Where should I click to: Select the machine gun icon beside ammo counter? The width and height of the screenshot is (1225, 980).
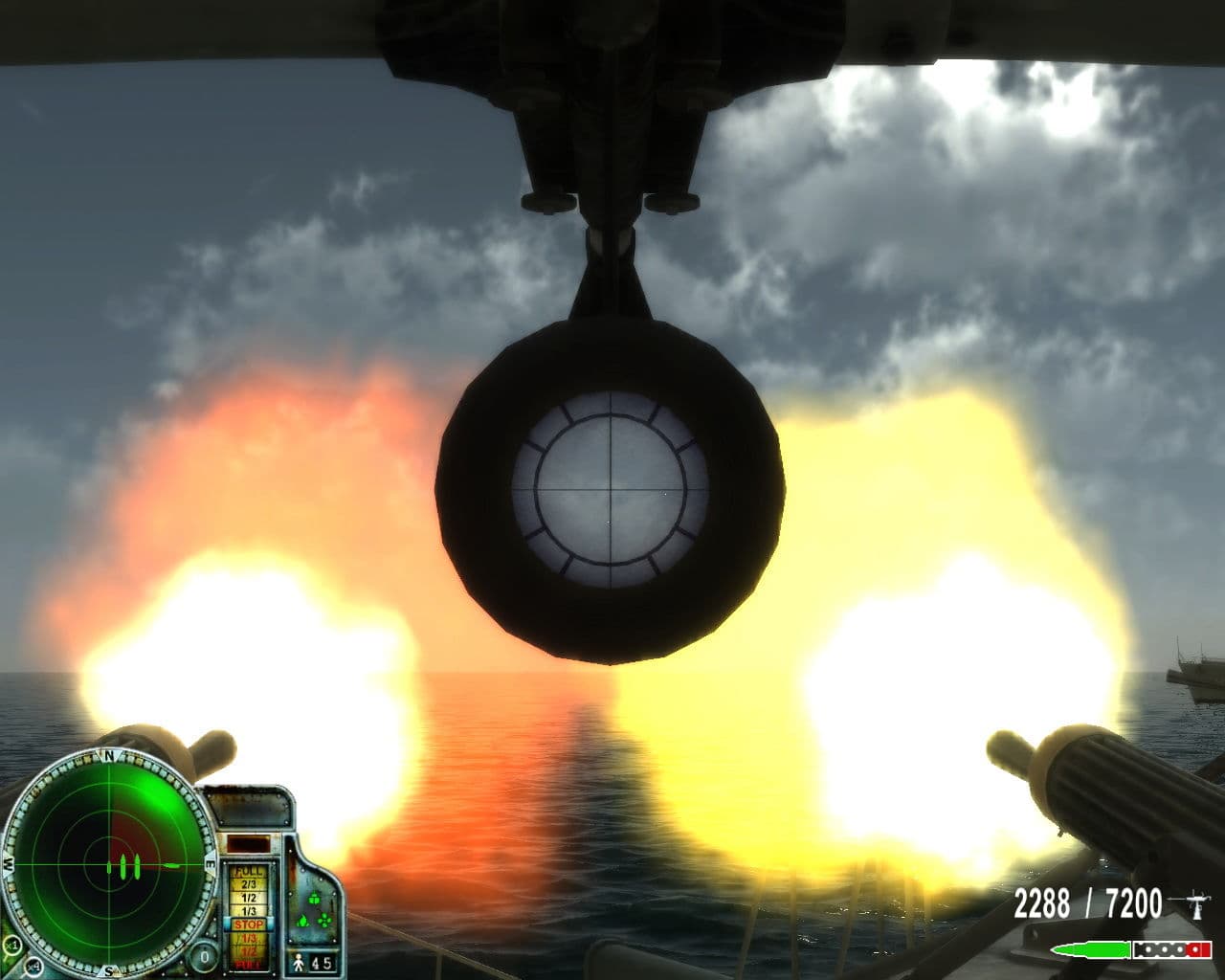coord(1197,903)
